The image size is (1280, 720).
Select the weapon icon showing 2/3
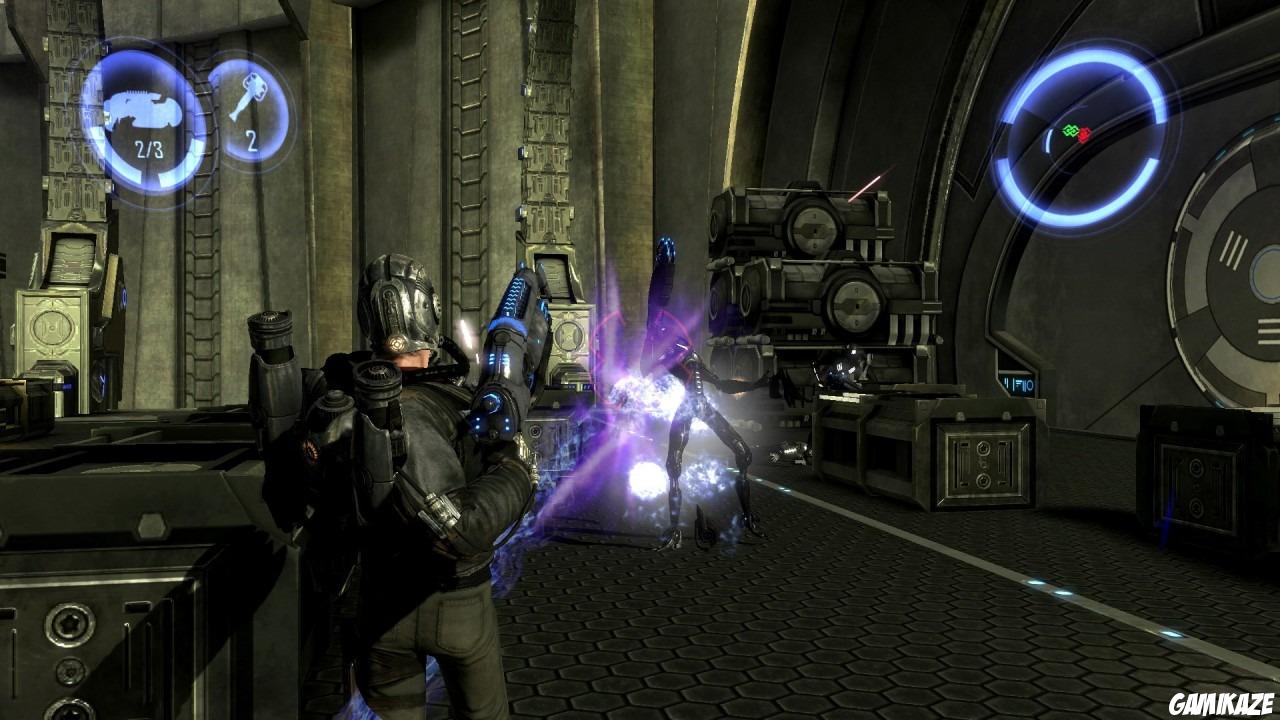click(x=144, y=118)
